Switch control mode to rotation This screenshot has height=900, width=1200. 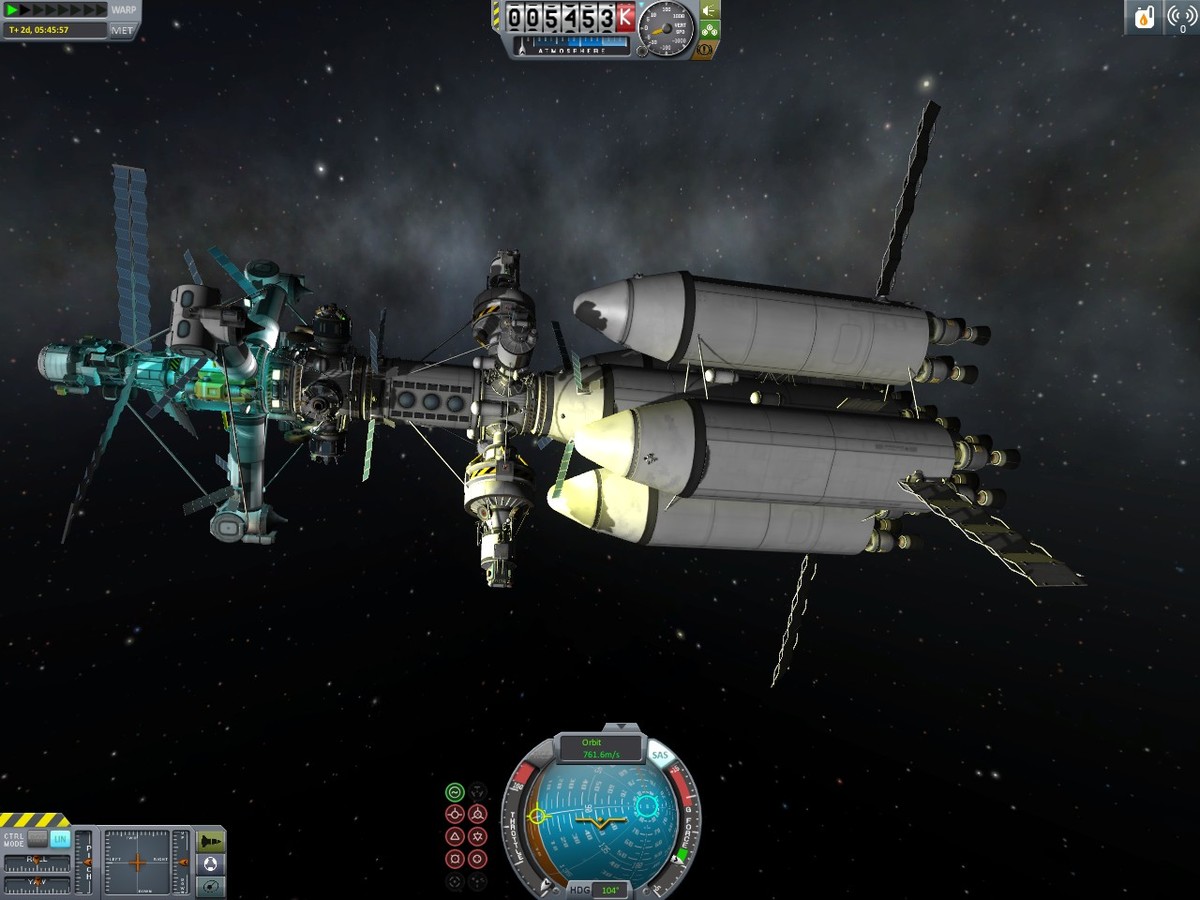(38, 839)
